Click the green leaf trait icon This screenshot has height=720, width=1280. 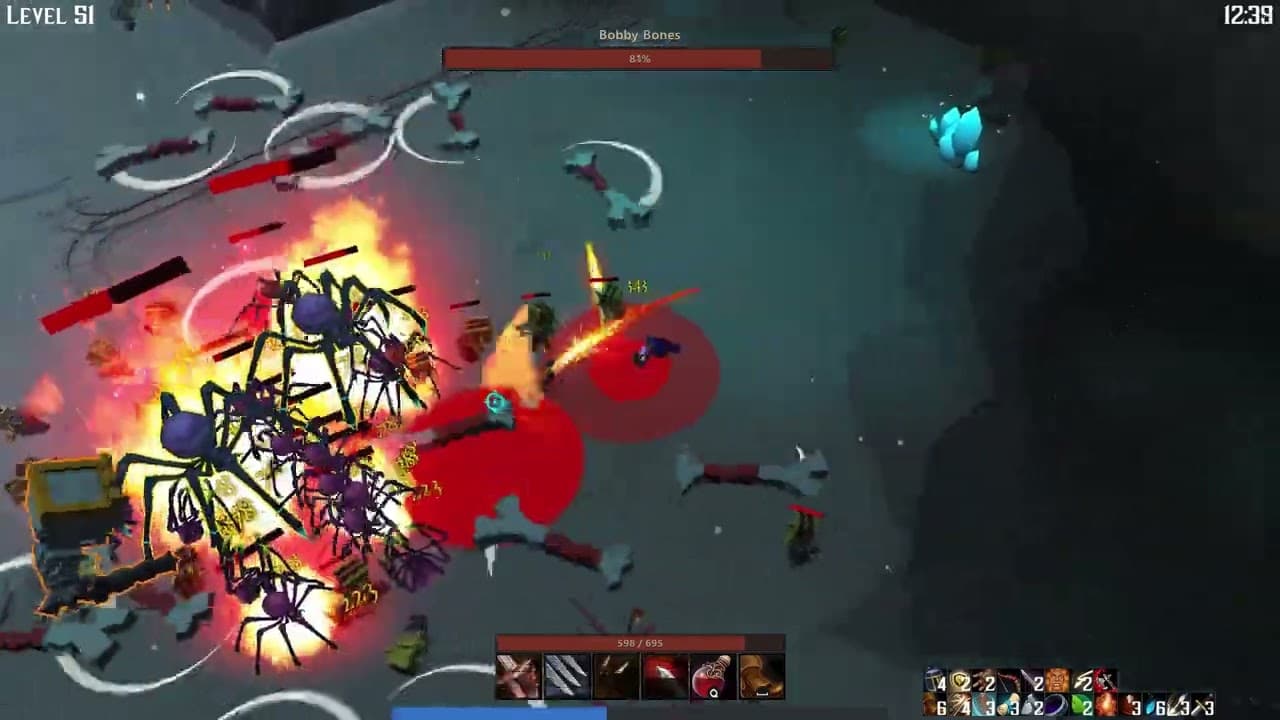pos(1079,702)
